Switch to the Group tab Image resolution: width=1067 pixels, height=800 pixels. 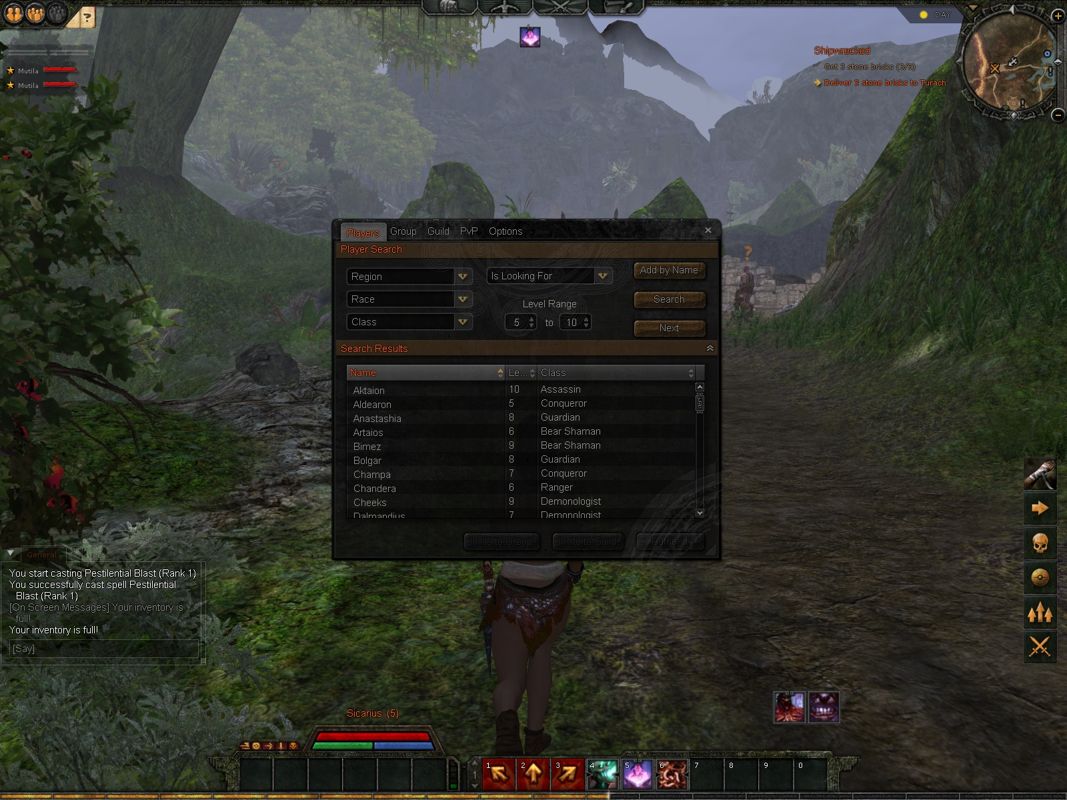point(403,231)
